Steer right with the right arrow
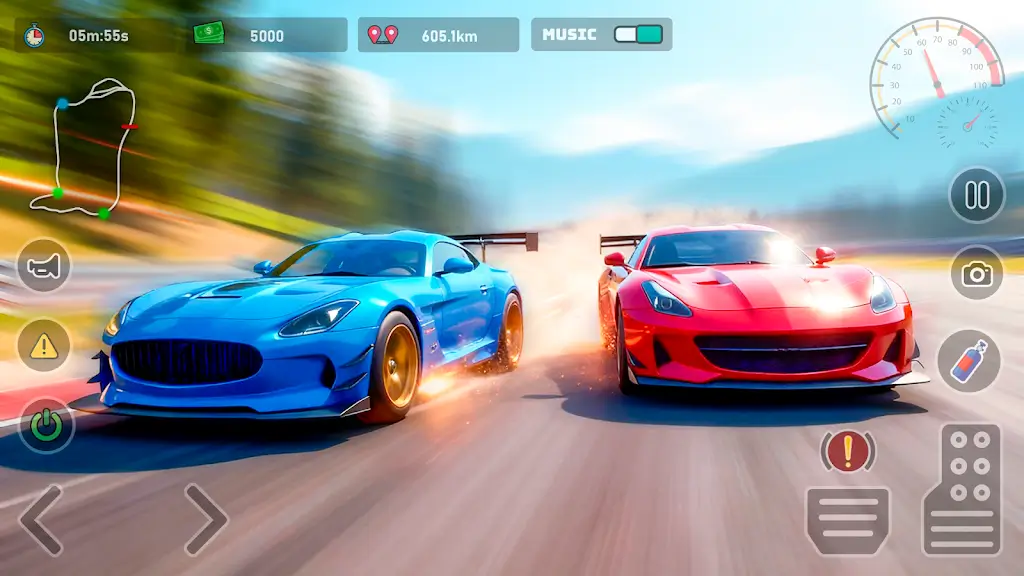Image resolution: width=1024 pixels, height=576 pixels. point(205,520)
